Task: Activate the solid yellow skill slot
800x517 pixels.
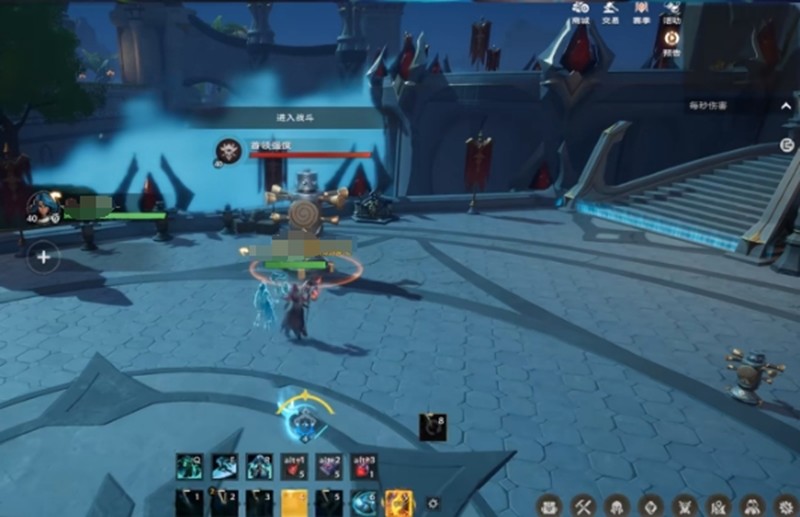Action: pyautogui.click(x=294, y=502)
